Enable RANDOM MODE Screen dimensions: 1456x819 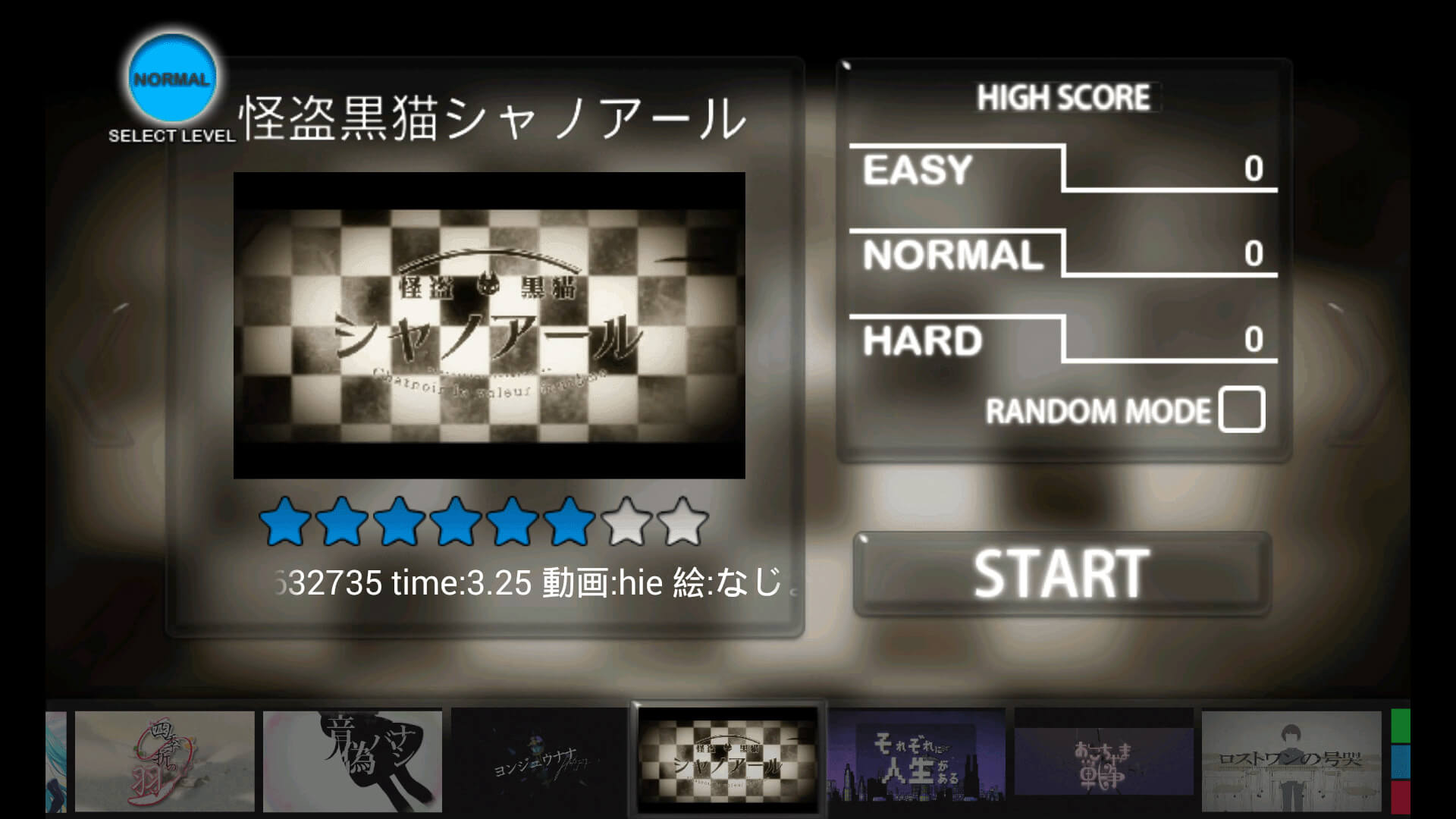[1242, 410]
